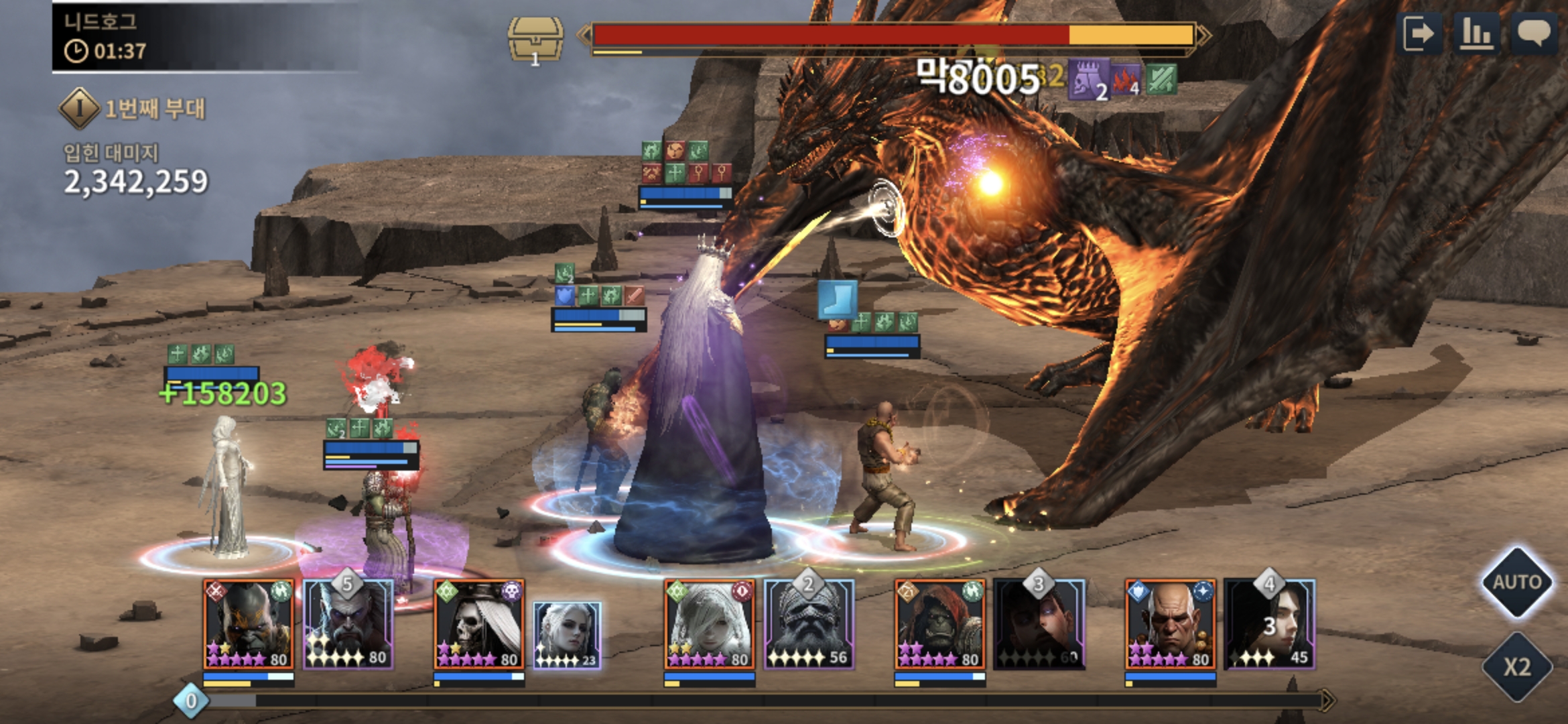
Task: Tap the treasure chest reward icon
Action: coord(535,40)
